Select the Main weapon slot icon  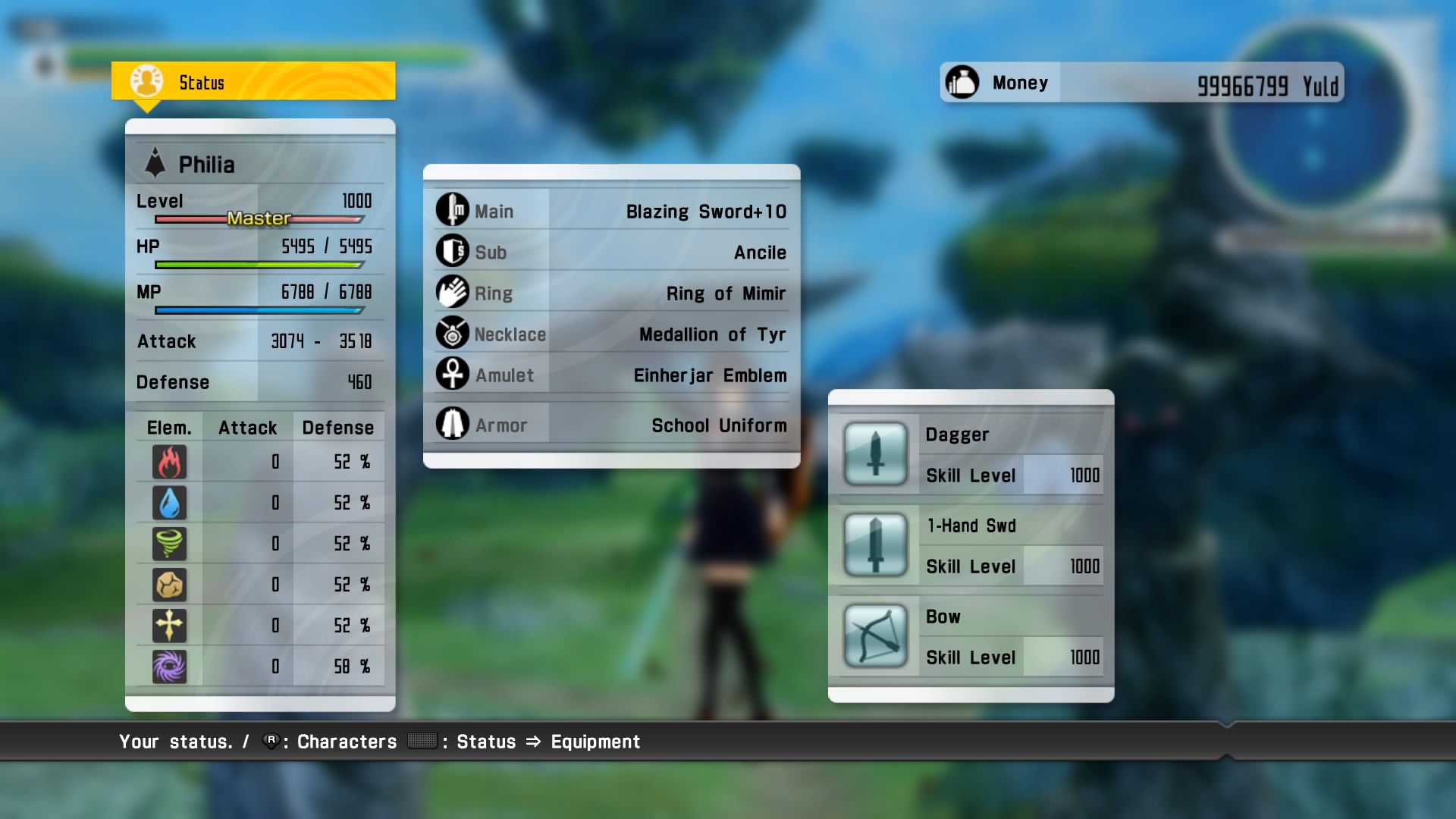[x=453, y=210]
